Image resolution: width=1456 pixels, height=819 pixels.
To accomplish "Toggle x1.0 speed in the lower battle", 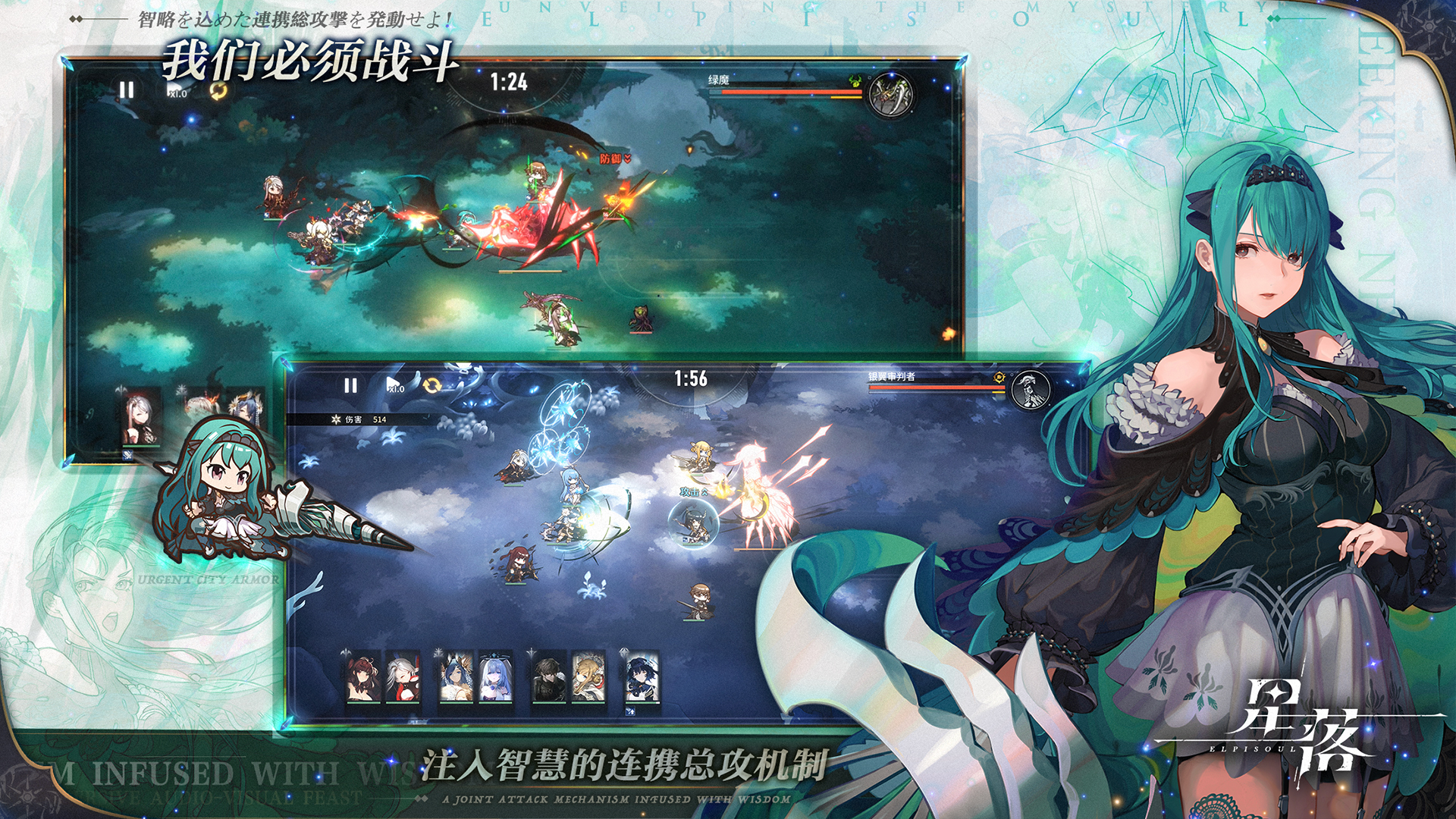I will point(395,387).
